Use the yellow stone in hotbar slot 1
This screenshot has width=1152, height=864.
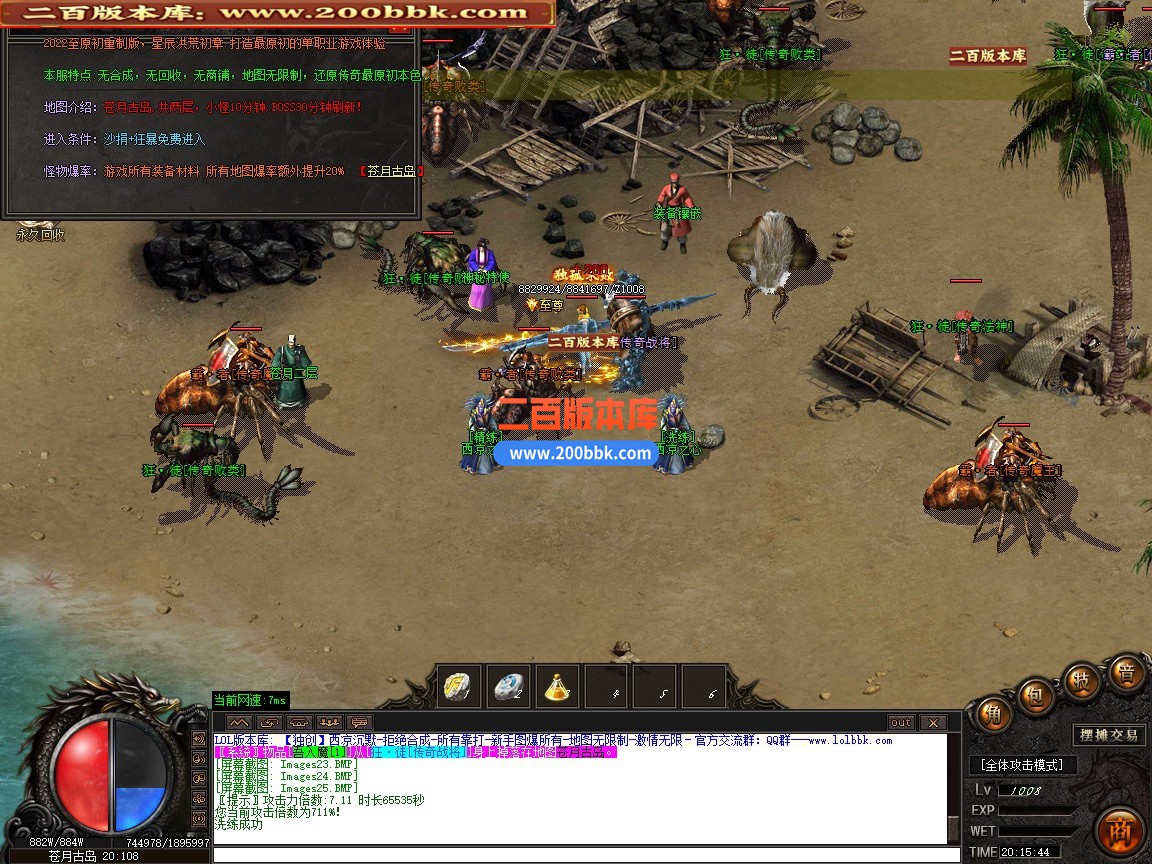point(461,686)
